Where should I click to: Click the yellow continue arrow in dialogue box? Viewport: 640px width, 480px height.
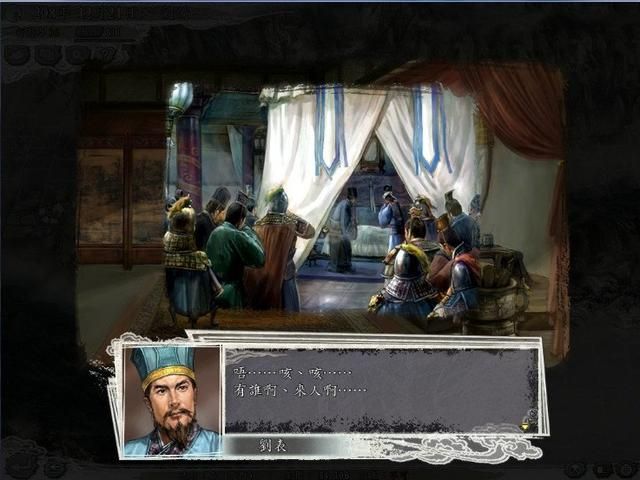point(525,425)
